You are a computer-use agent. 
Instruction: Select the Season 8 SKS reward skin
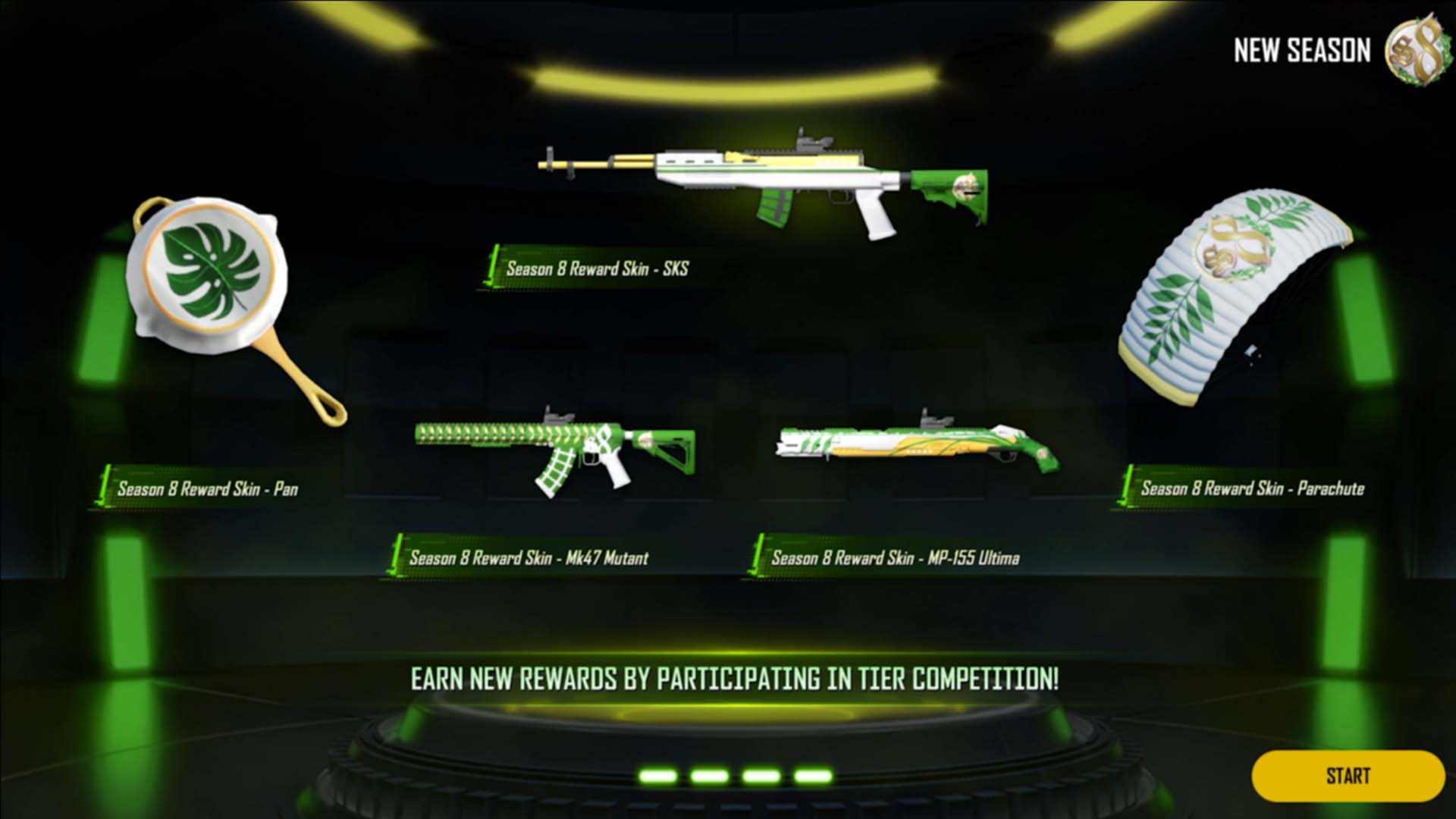[x=762, y=184]
